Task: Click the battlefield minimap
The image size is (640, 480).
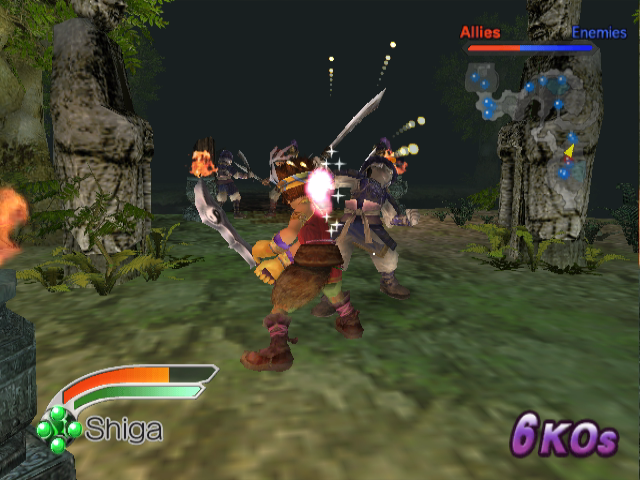Action: (527, 118)
